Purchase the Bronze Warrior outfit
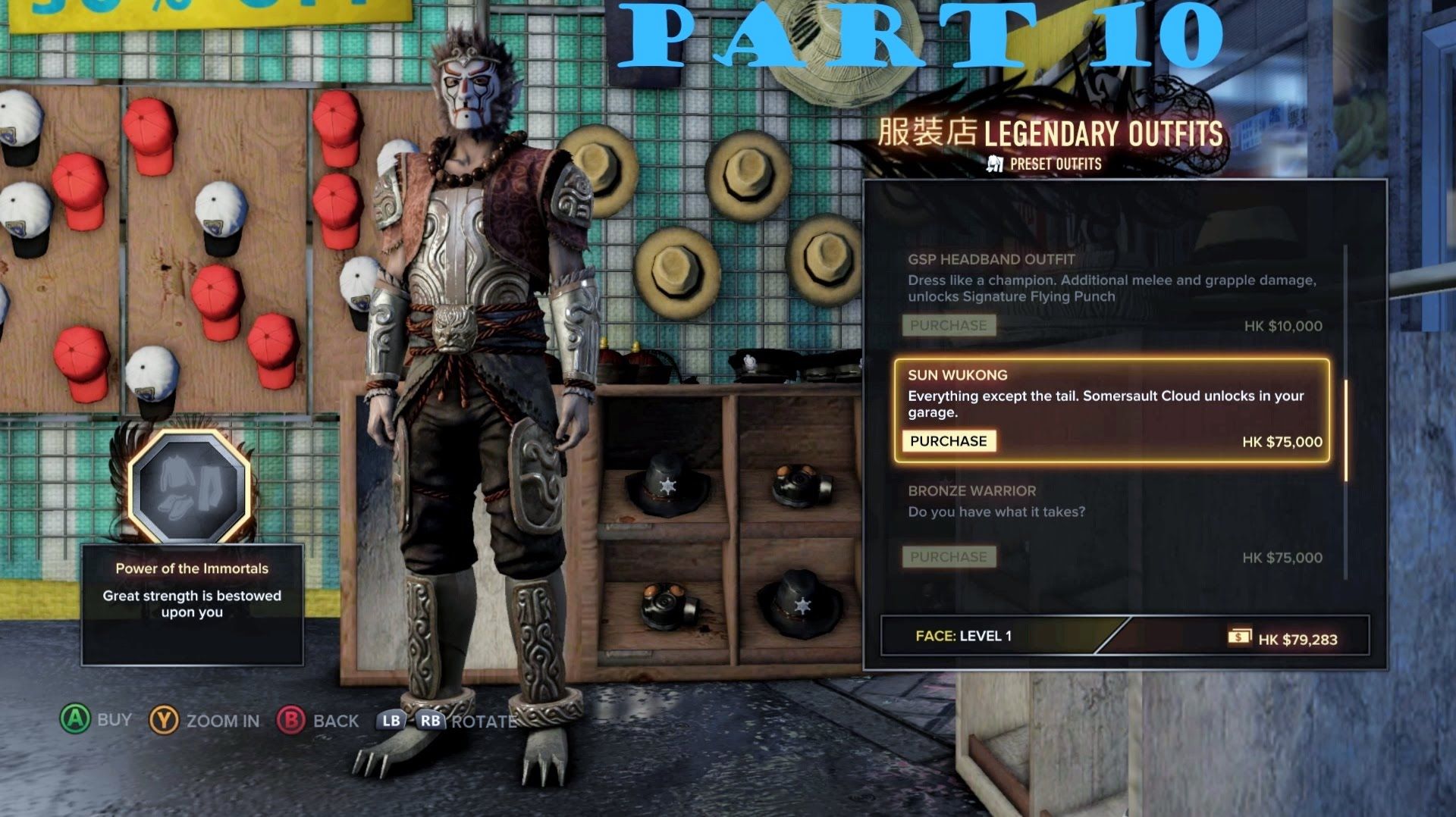1456x817 pixels. click(x=948, y=557)
